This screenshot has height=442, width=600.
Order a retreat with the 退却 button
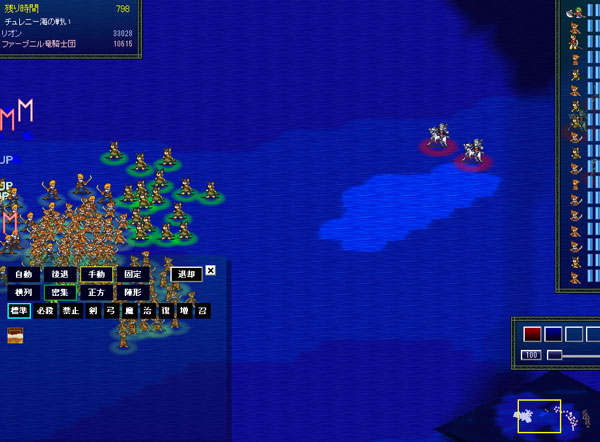point(186,274)
